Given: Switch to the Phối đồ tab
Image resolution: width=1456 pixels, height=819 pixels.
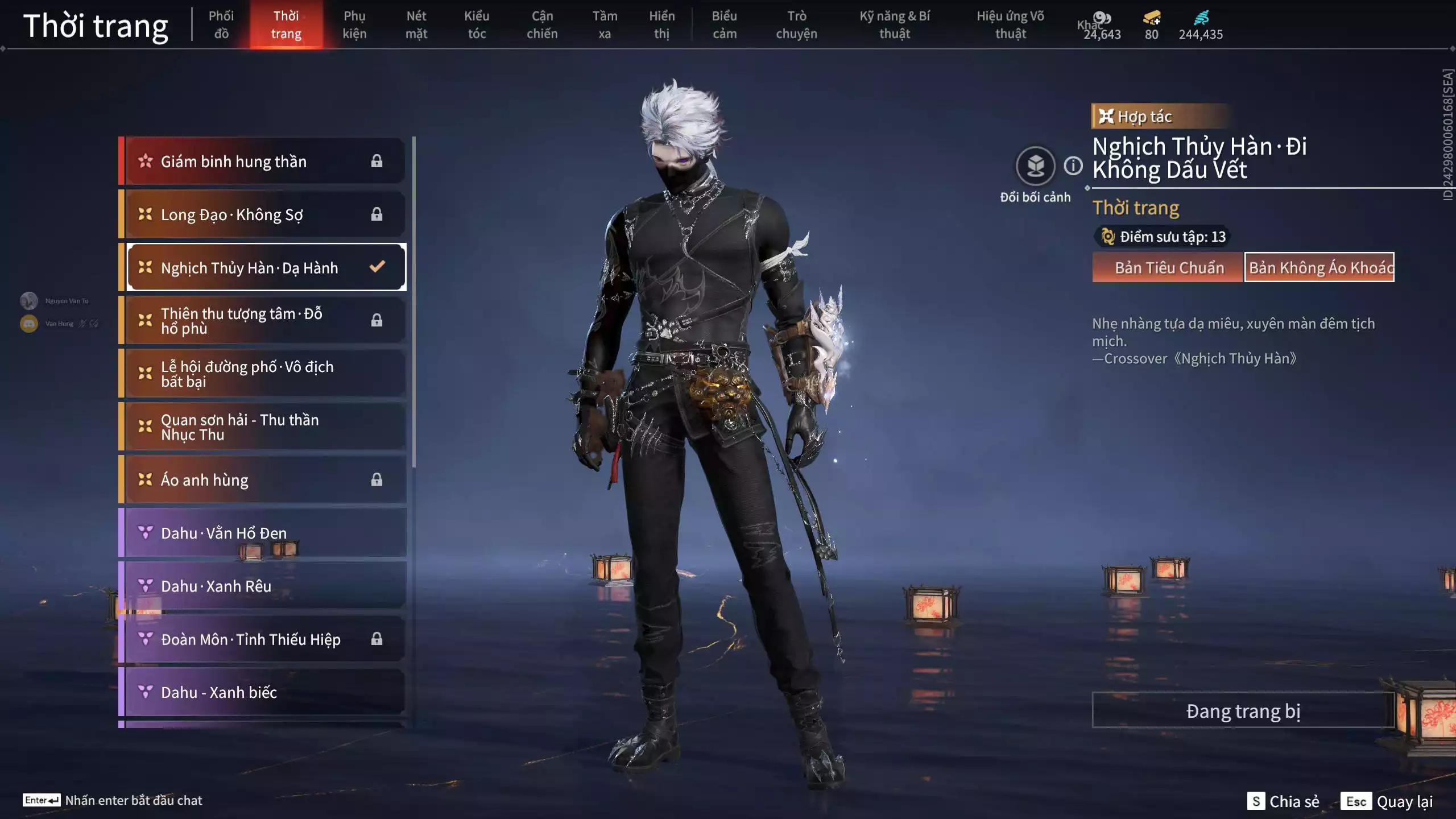Looking at the screenshot, I should [221, 25].
